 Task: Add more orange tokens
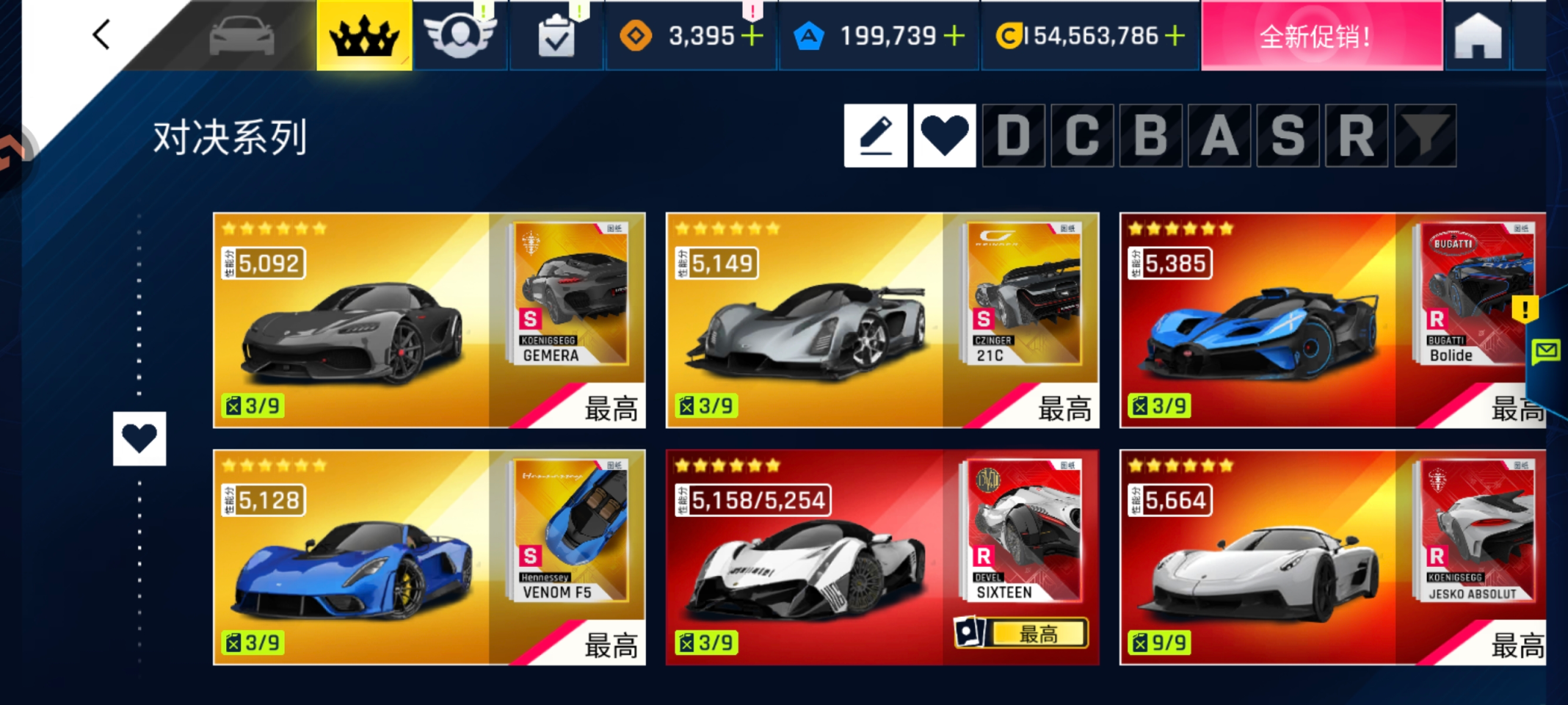click(752, 35)
